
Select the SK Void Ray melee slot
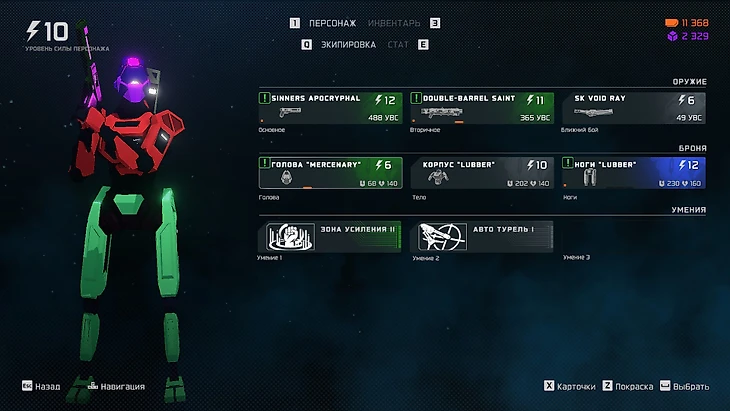pyautogui.click(x=633, y=108)
